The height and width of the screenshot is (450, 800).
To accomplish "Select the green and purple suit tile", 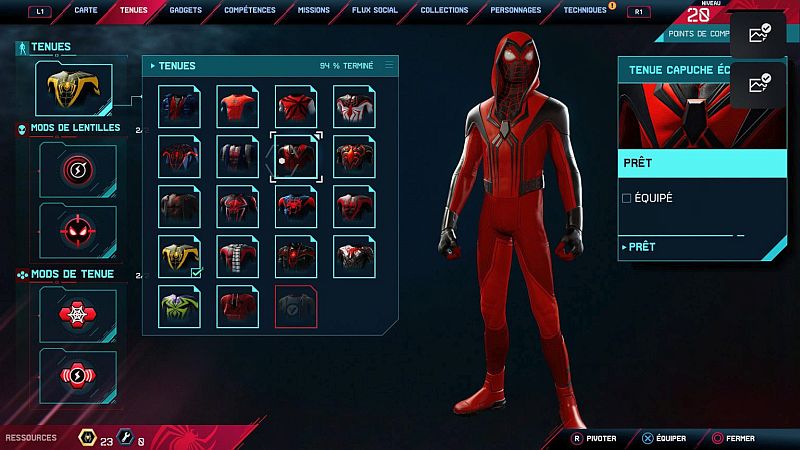I will [x=180, y=306].
